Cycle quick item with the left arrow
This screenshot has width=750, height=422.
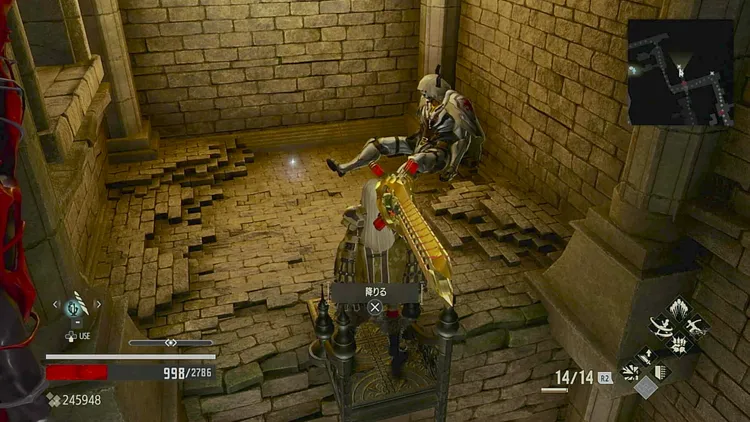(x=57, y=304)
